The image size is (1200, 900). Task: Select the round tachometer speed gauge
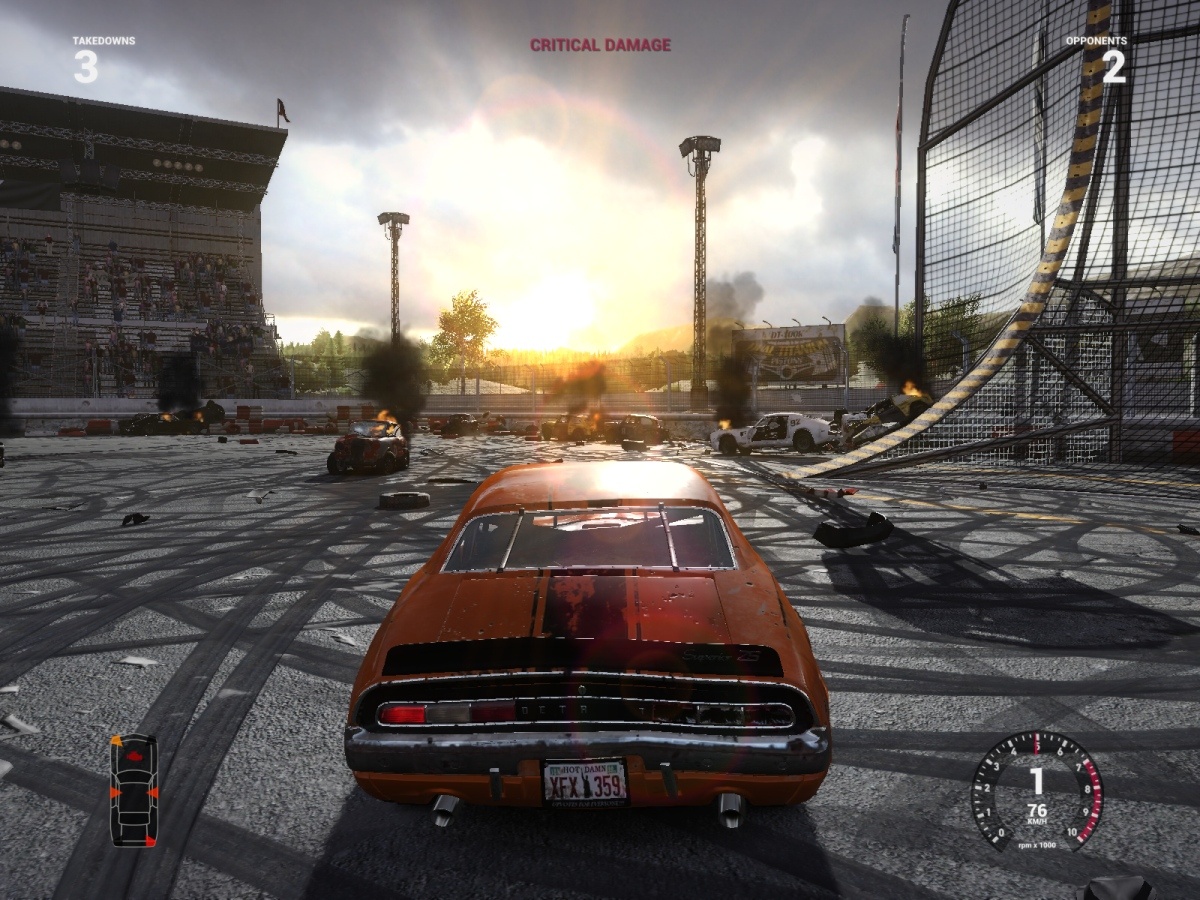coord(1036,790)
